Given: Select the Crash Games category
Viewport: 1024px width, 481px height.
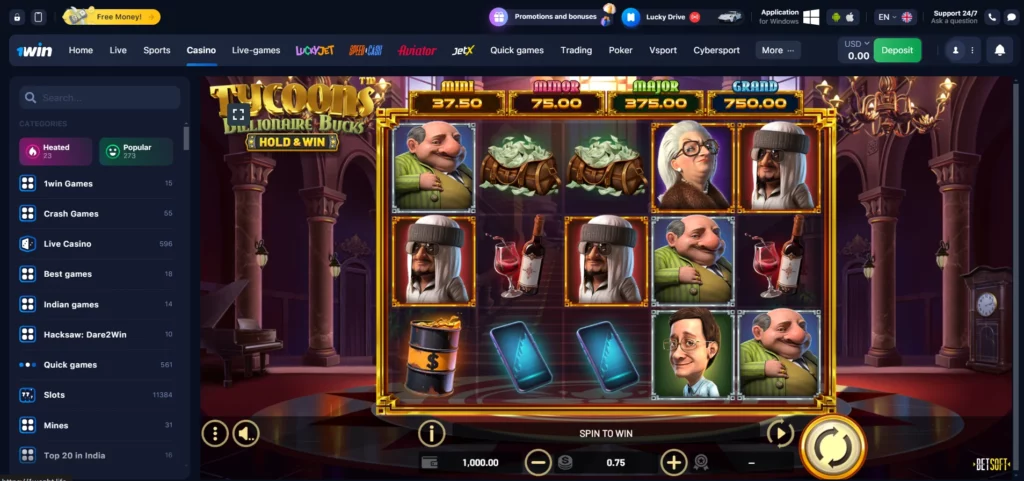Looking at the screenshot, I should pyautogui.click(x=71, y=213).
